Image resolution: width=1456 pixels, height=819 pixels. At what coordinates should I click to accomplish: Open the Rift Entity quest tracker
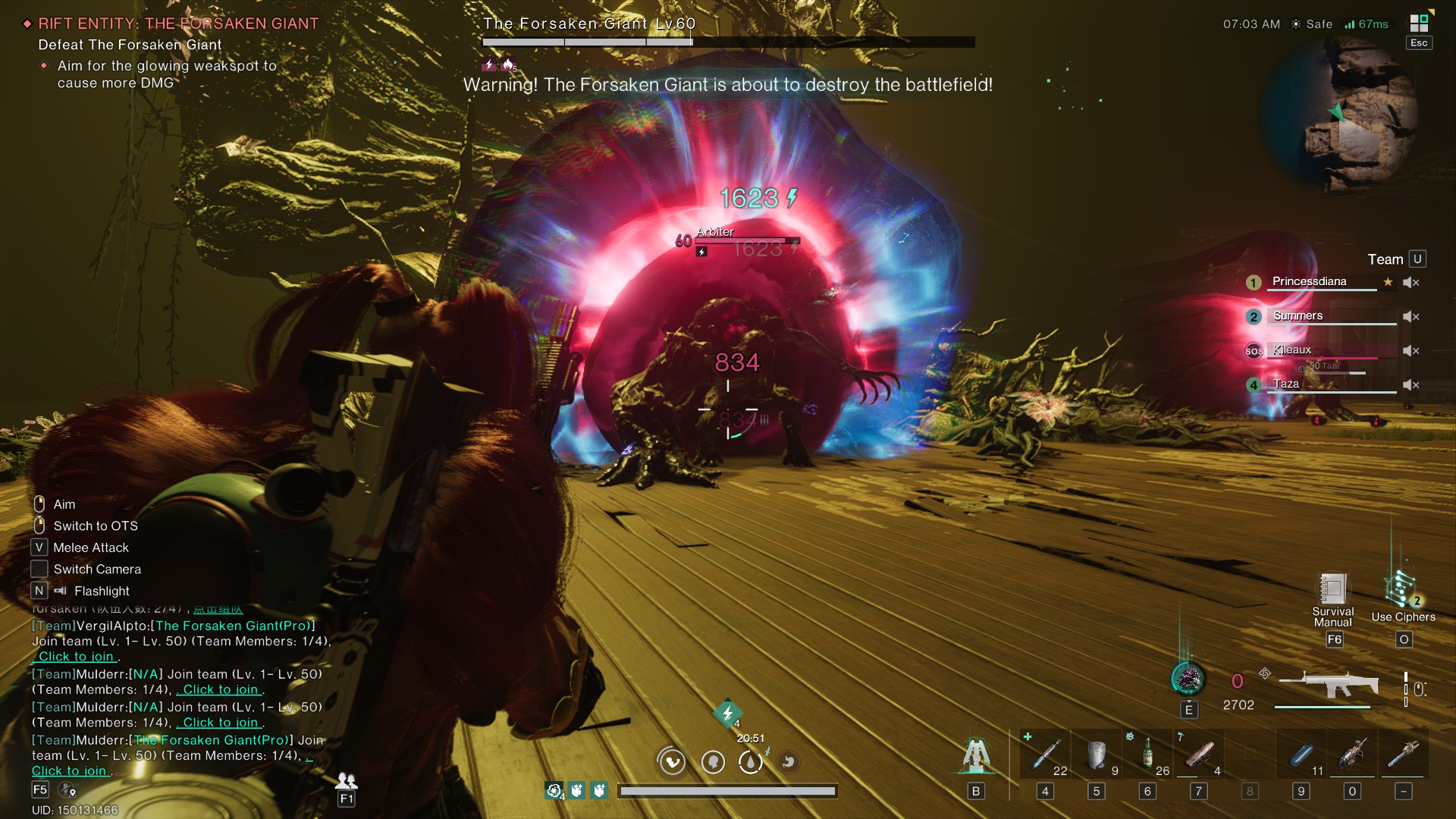point(178,24)
